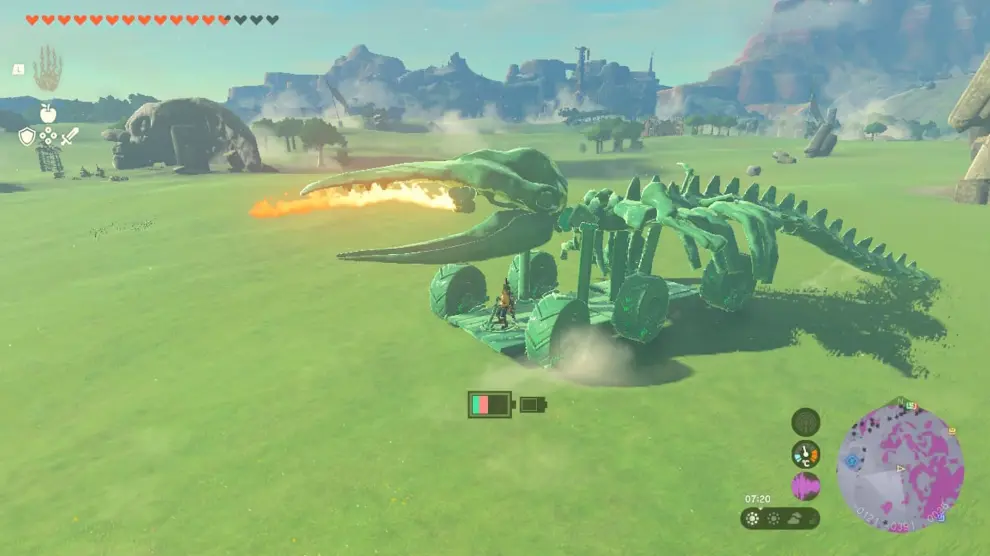This screenshot has height=556, width=990.
Task: Click the blue marker on the minimap
Action: click(851, 461)
